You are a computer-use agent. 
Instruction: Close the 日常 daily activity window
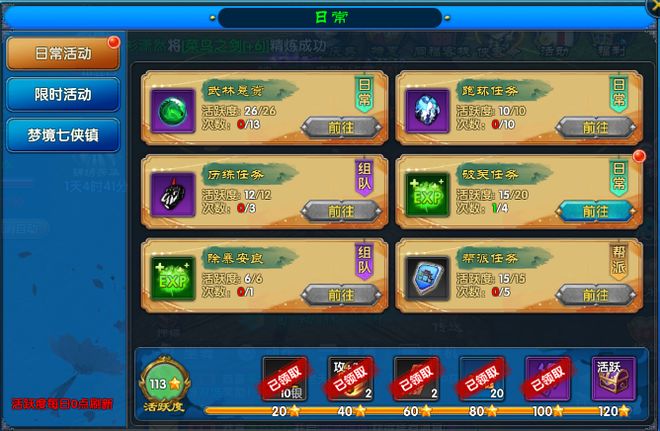[x=646, y=13]
